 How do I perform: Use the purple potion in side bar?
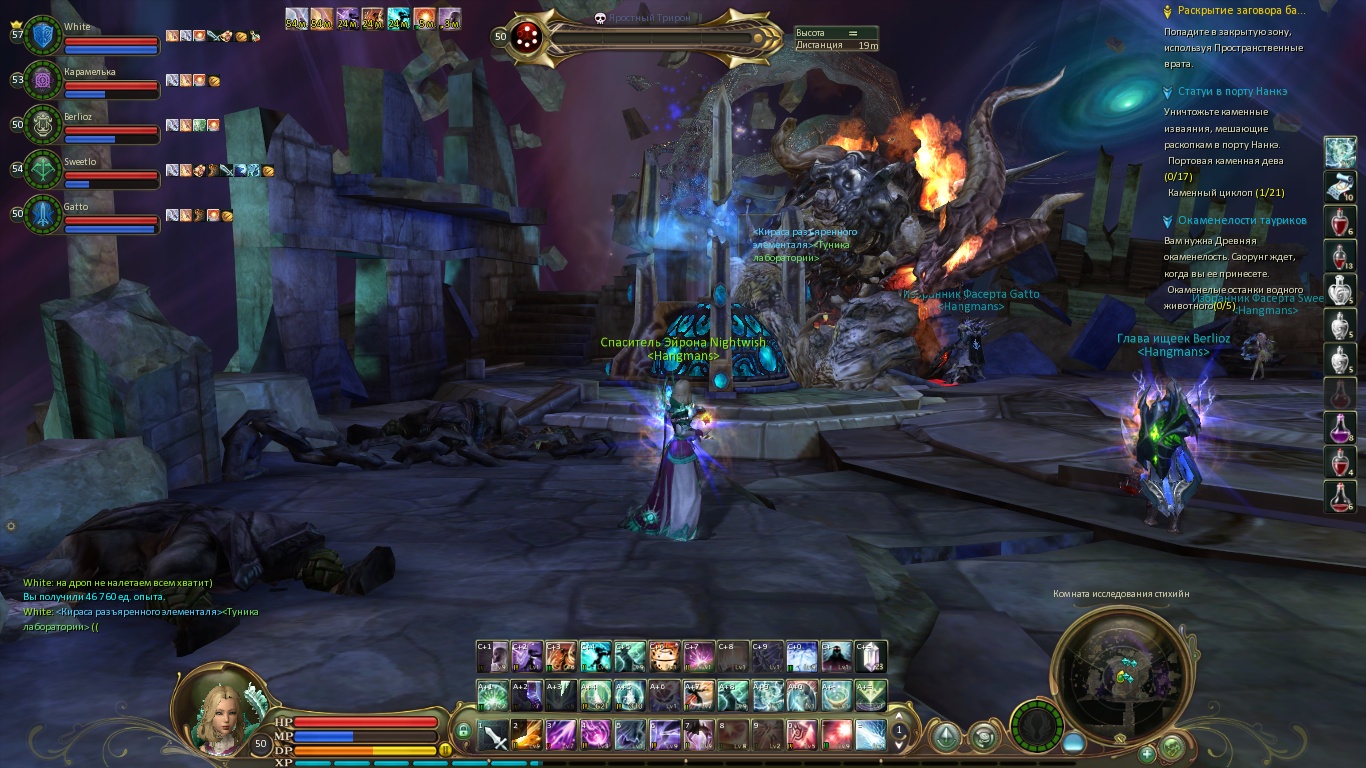tap(1339, 427)
